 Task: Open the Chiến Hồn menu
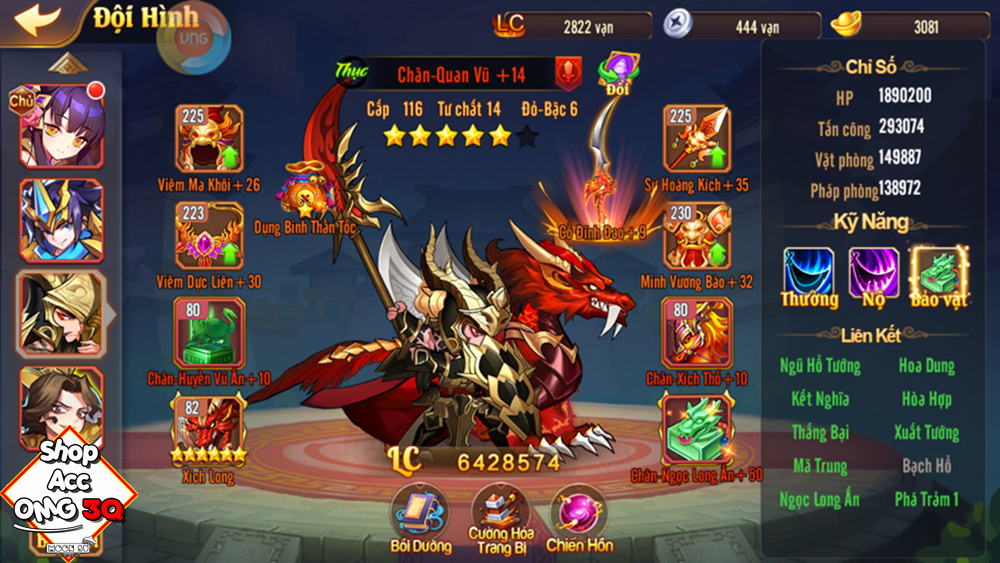pos(580,511)
